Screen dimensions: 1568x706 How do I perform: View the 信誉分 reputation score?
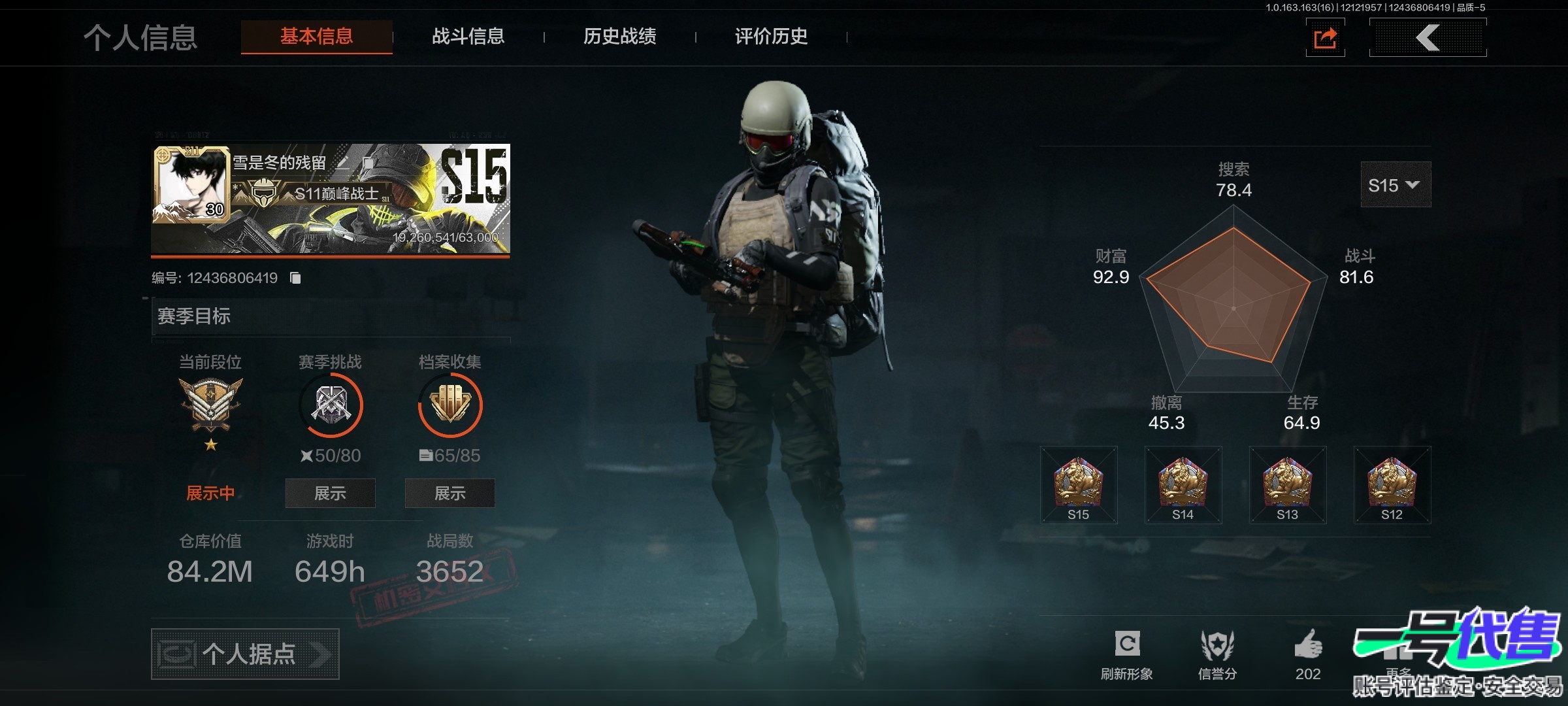tap(1217, 654)
